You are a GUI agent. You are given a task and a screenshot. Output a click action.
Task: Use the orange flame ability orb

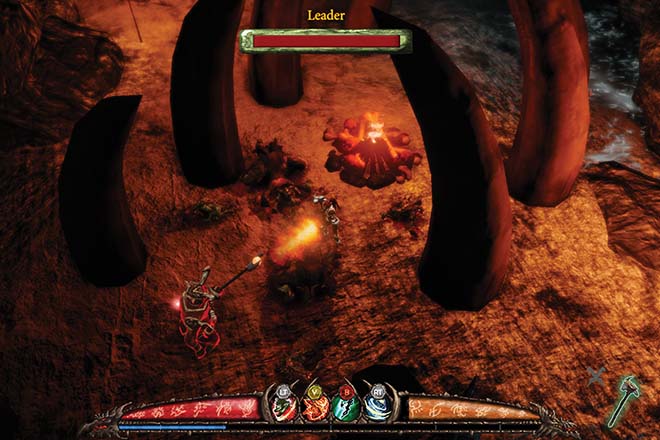pyautogui.click(x=315, y=408)
